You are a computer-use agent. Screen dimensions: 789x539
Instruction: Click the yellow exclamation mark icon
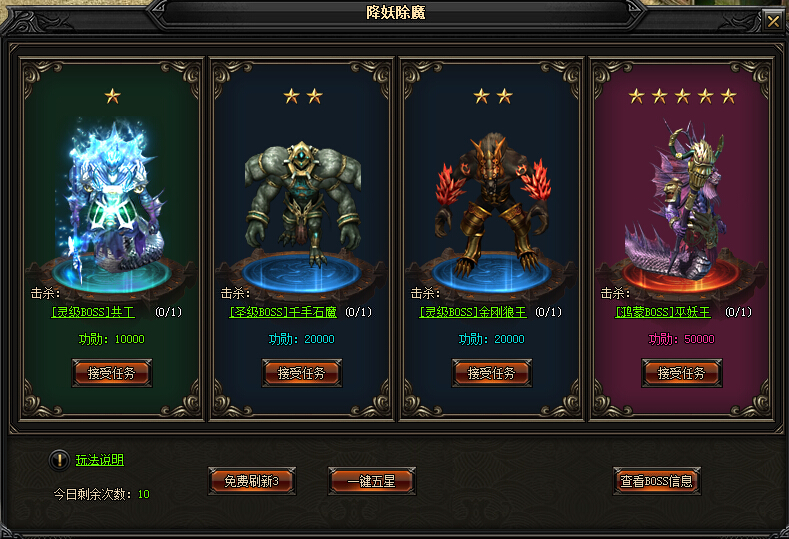[58, 460]
